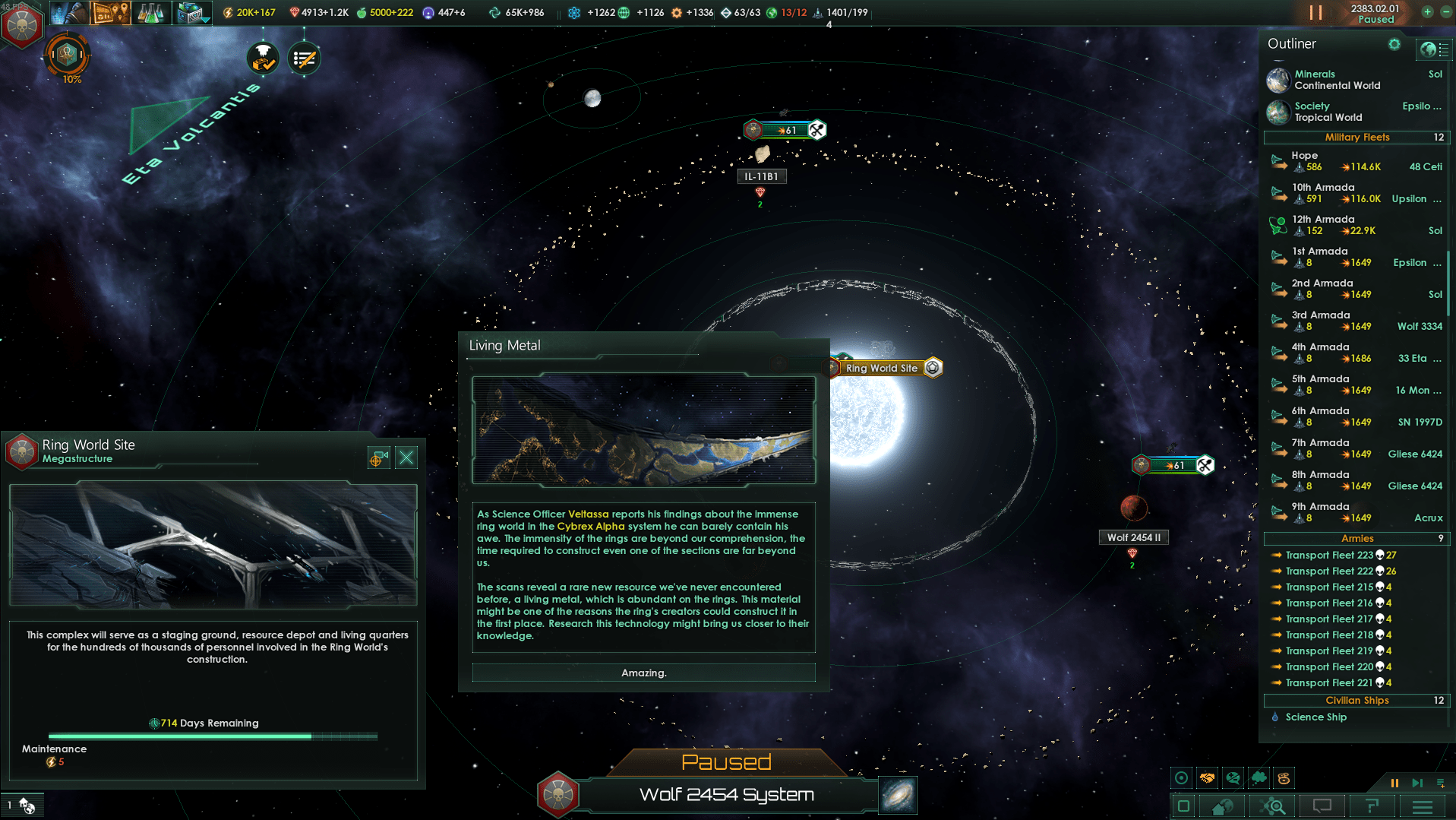Click the construction-complete alert icon near empire emblem

264,58
